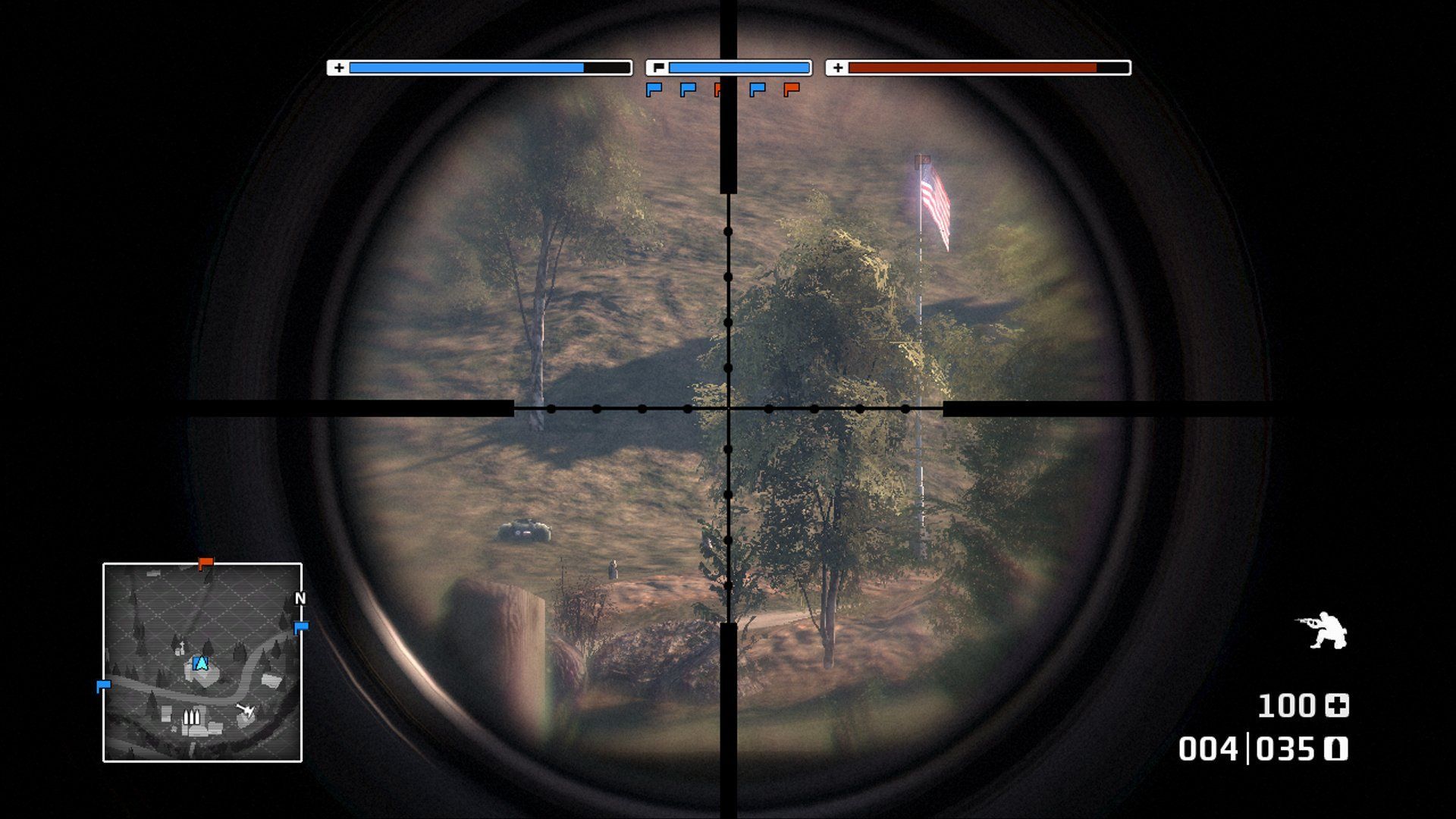This screenshot has width=1456, height=819.
Task: Toggle the center red contested flag indicator
Action: pyautogui.click(x=718, y=90)
